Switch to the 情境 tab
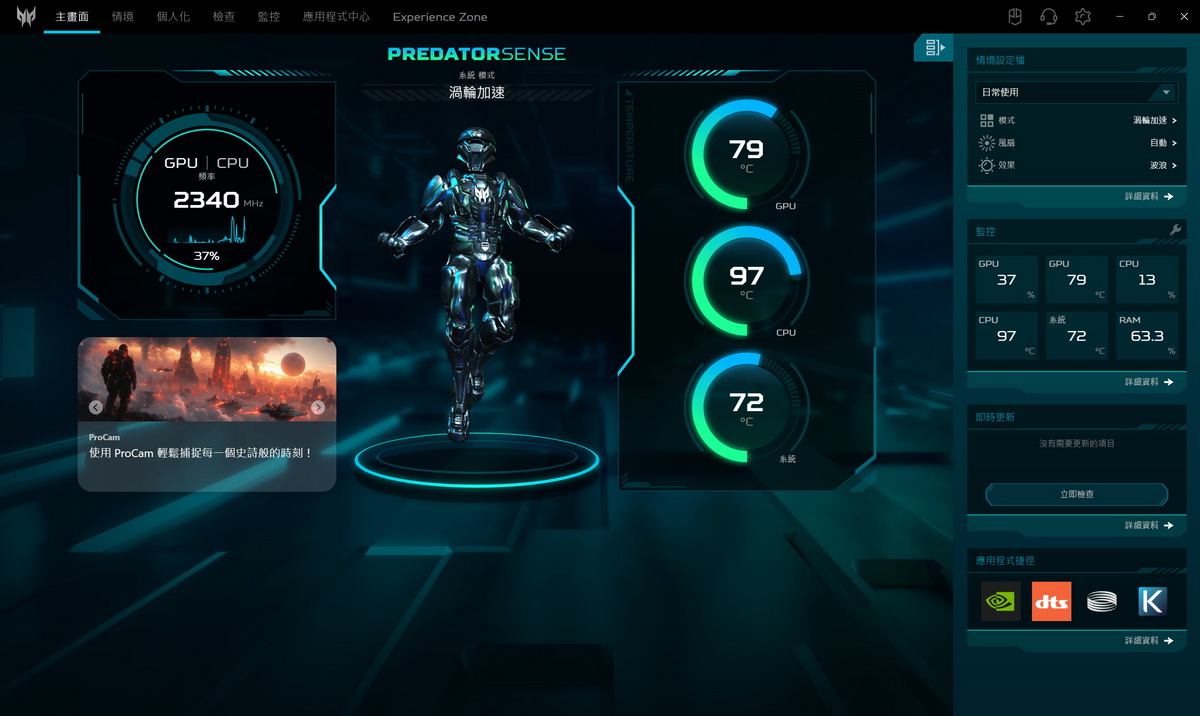Image resolution: width=1200 pixels, height=716 pixels. pyautogui.click(x=123, y=17)
